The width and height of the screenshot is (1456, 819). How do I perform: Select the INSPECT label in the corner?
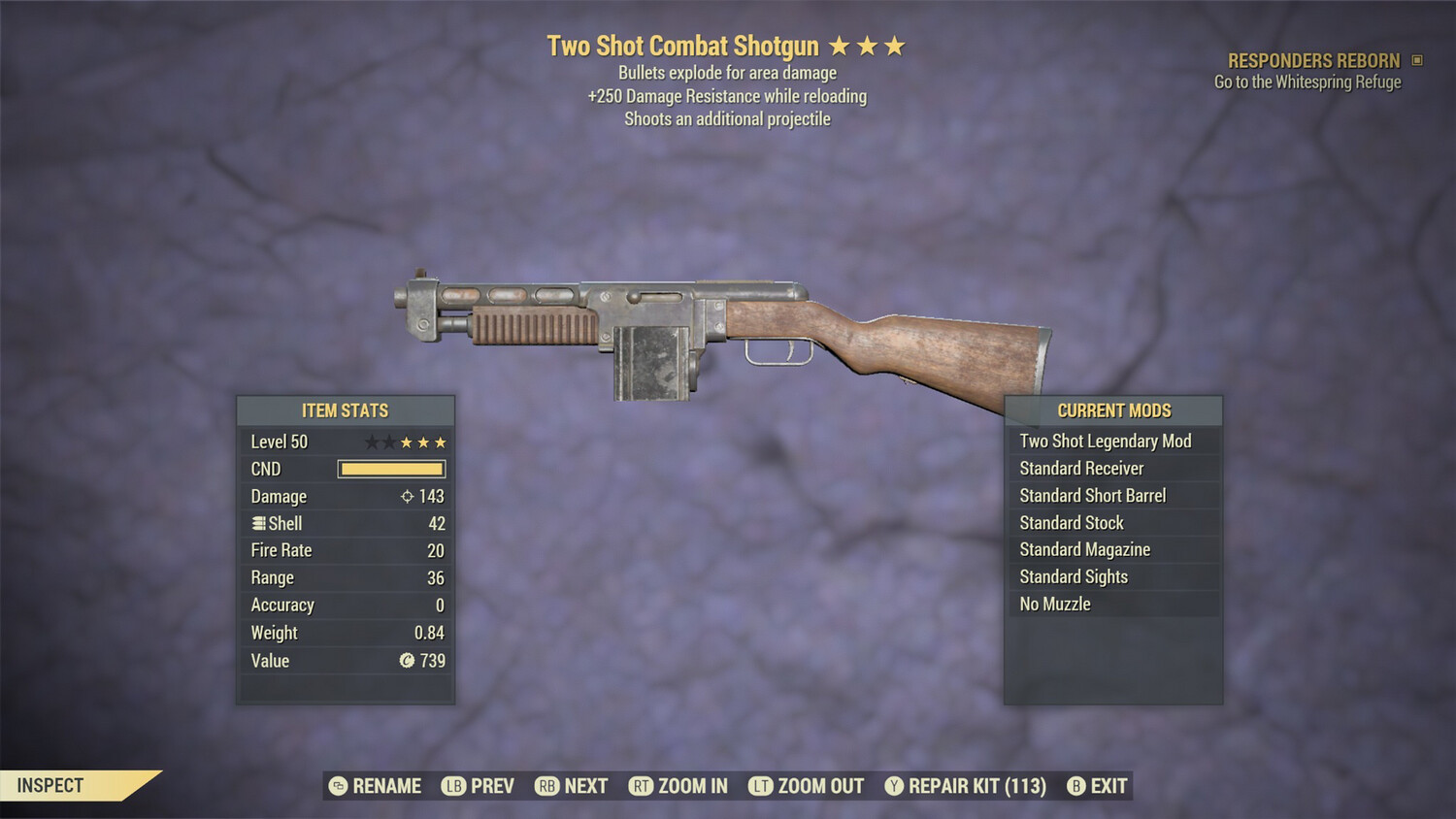(x=50, y=785)
